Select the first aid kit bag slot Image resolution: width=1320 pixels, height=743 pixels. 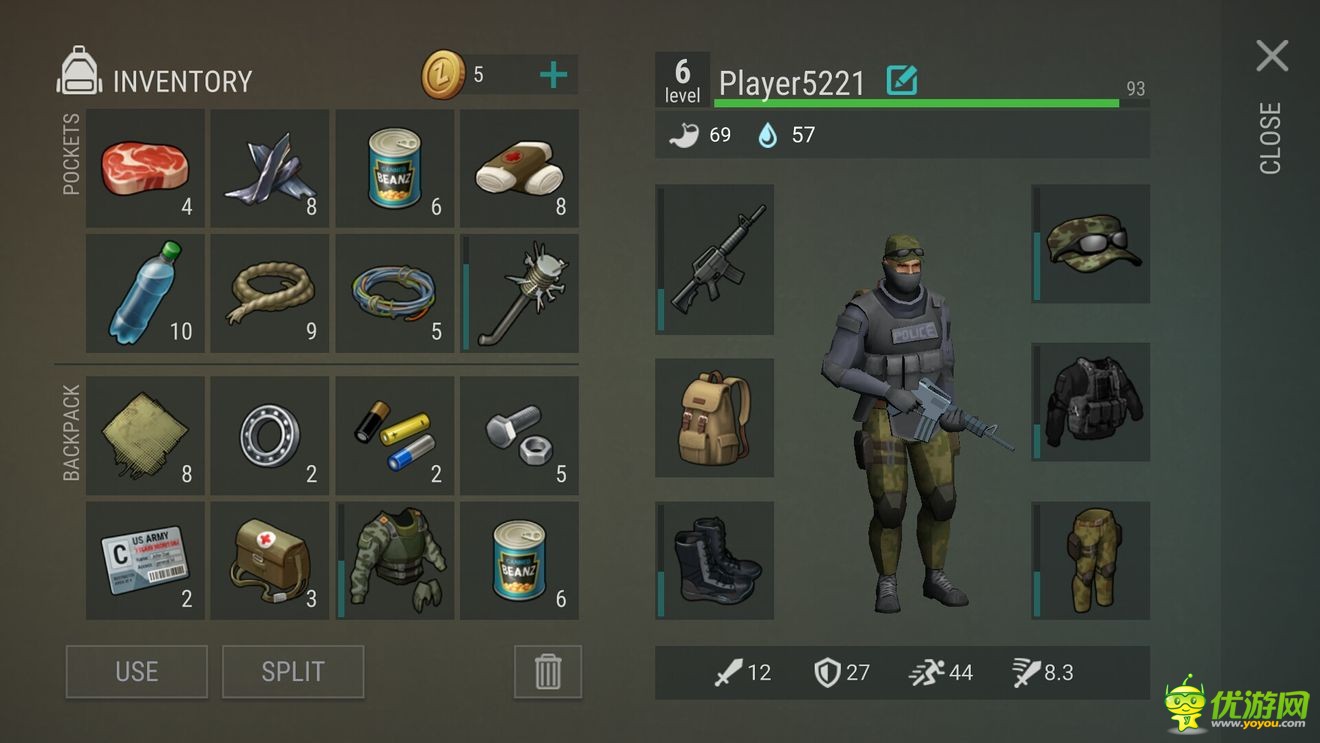click(270, 561)
